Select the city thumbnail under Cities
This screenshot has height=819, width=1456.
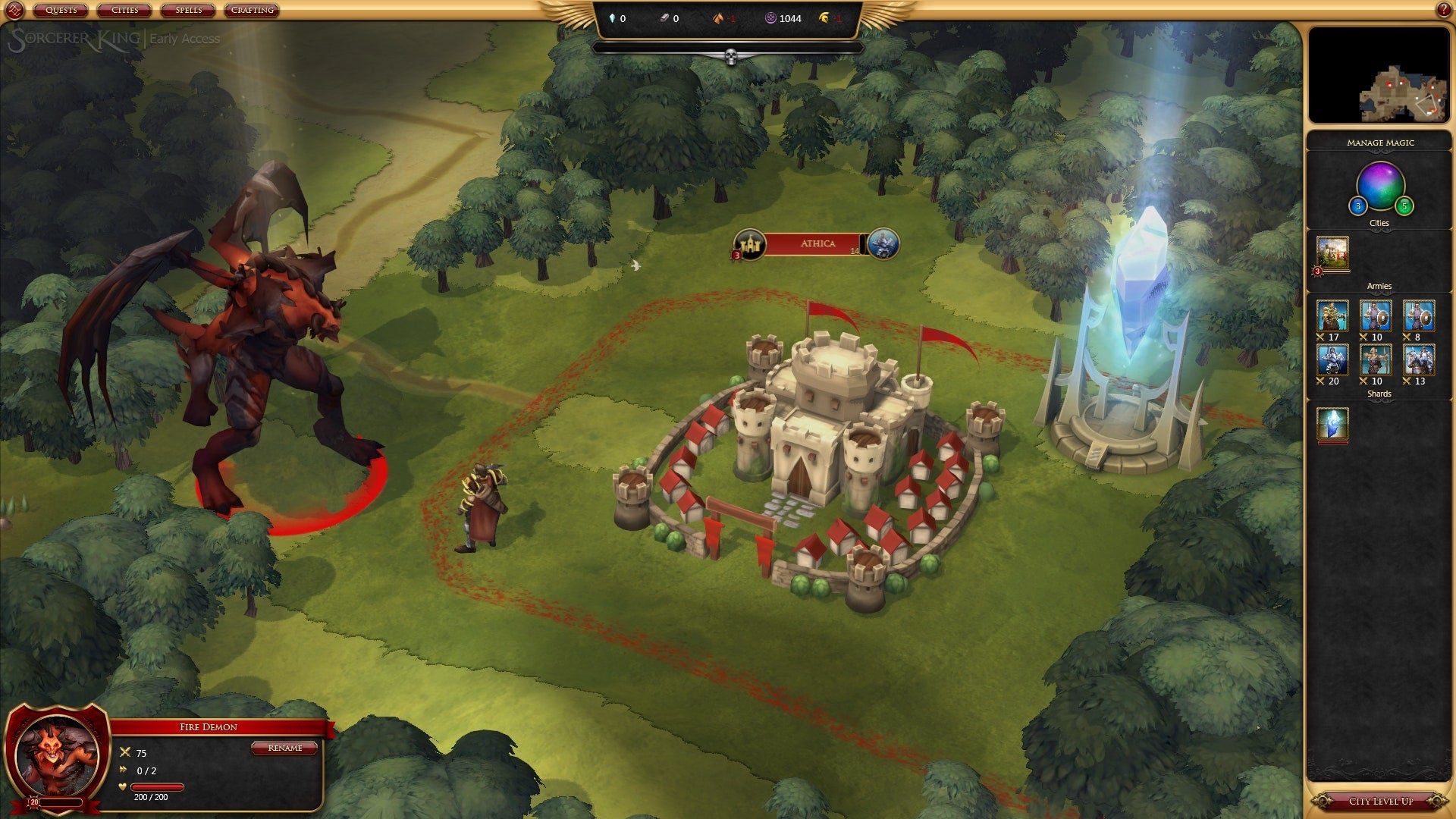[1332, 253]
